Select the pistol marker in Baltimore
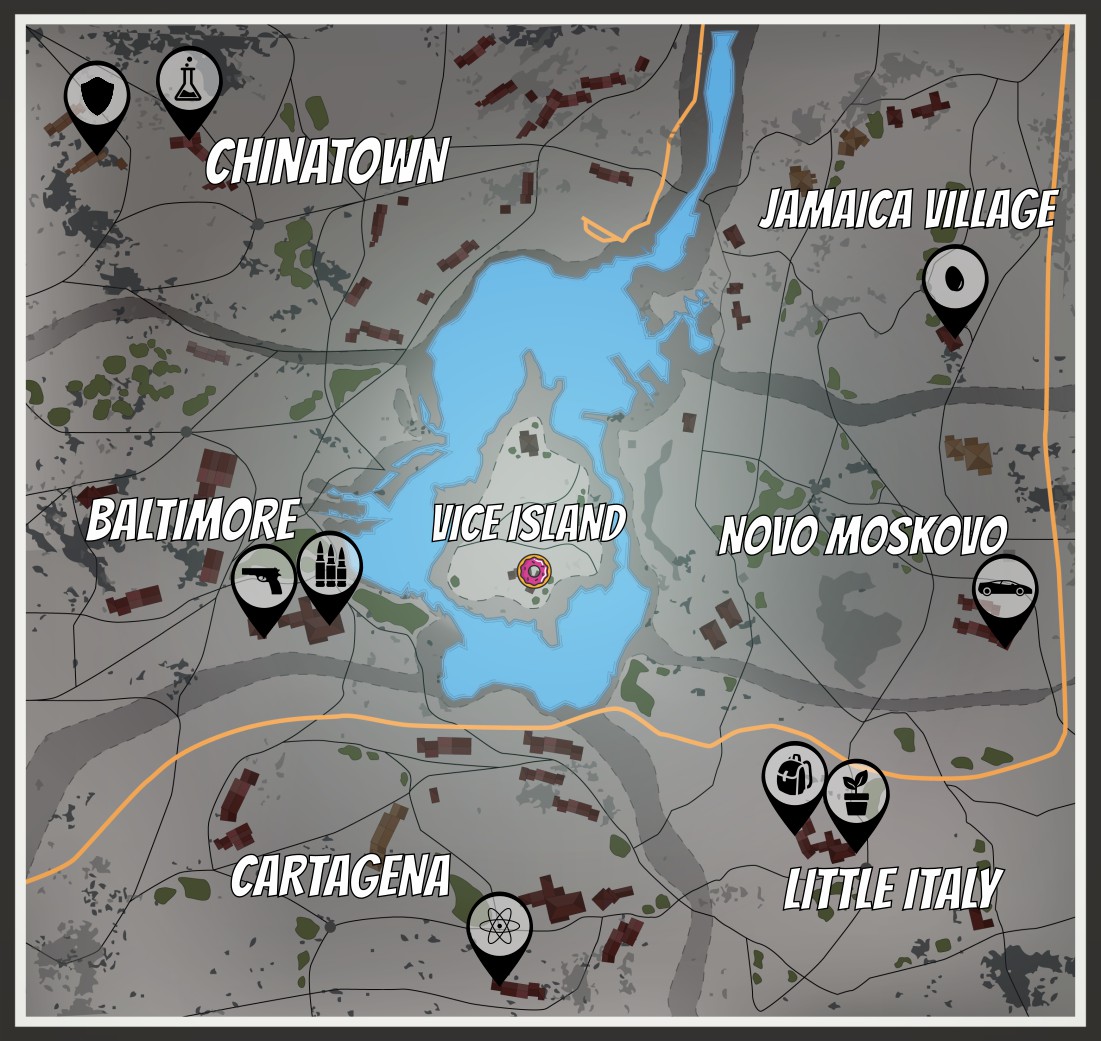This screenshot has height=1041, width=1101. tap(264, 581)
